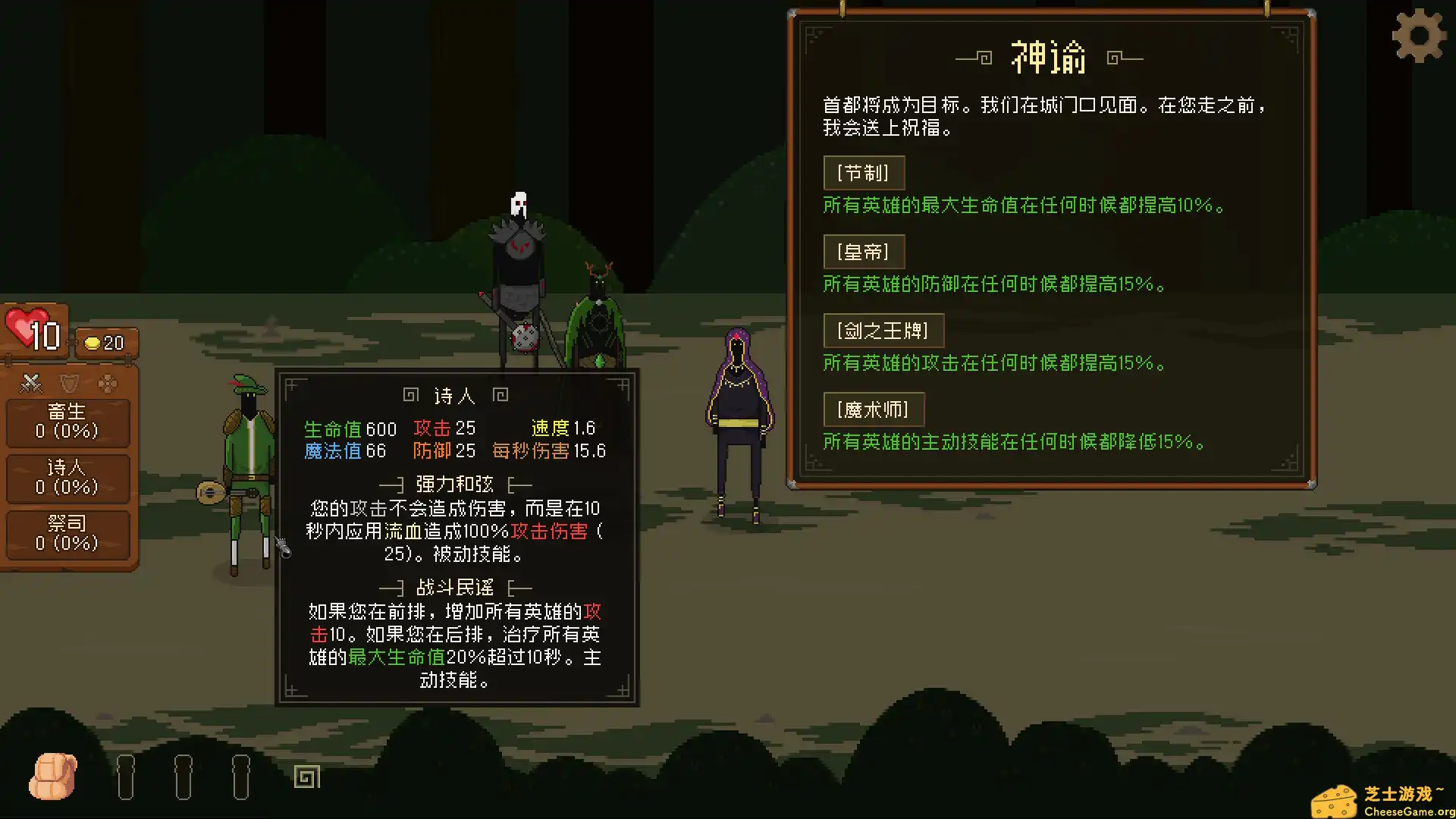The image size is (1456, 819).
Task: Select the 诗人 hero stat row
Action: (x=67, y=478)
